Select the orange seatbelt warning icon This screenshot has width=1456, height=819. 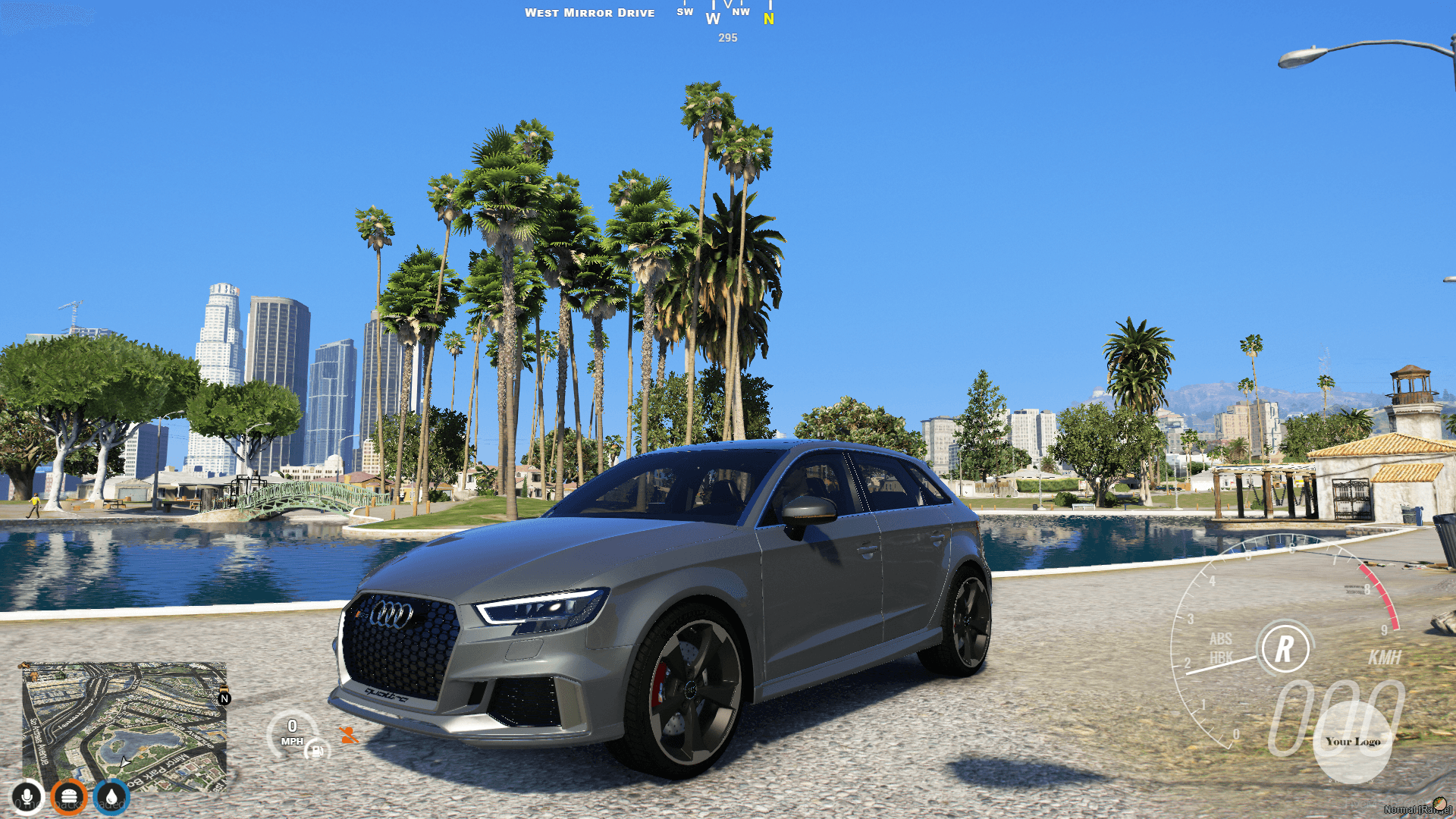click(347, 734)
